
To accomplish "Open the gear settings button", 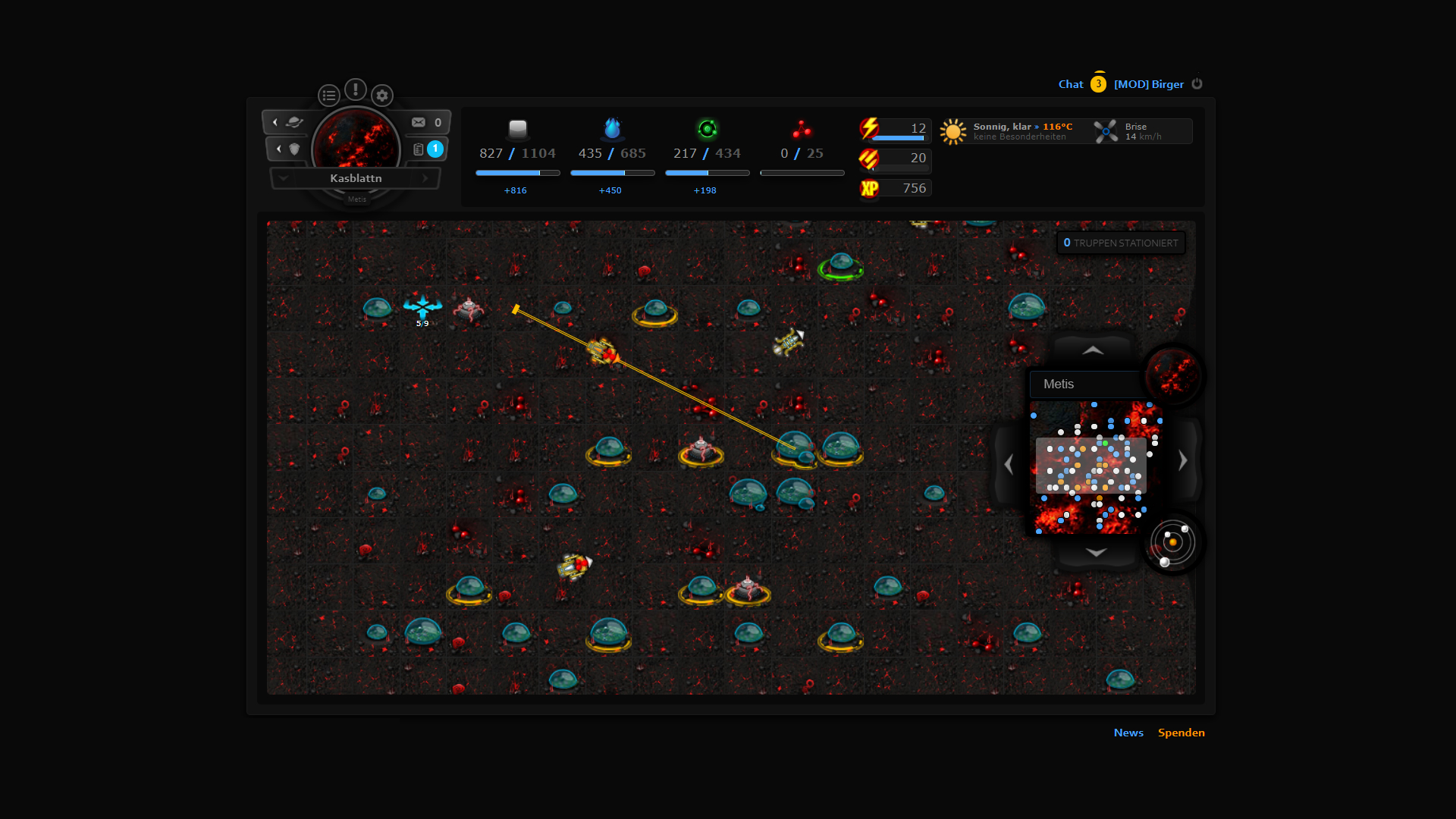I will 382,96.
